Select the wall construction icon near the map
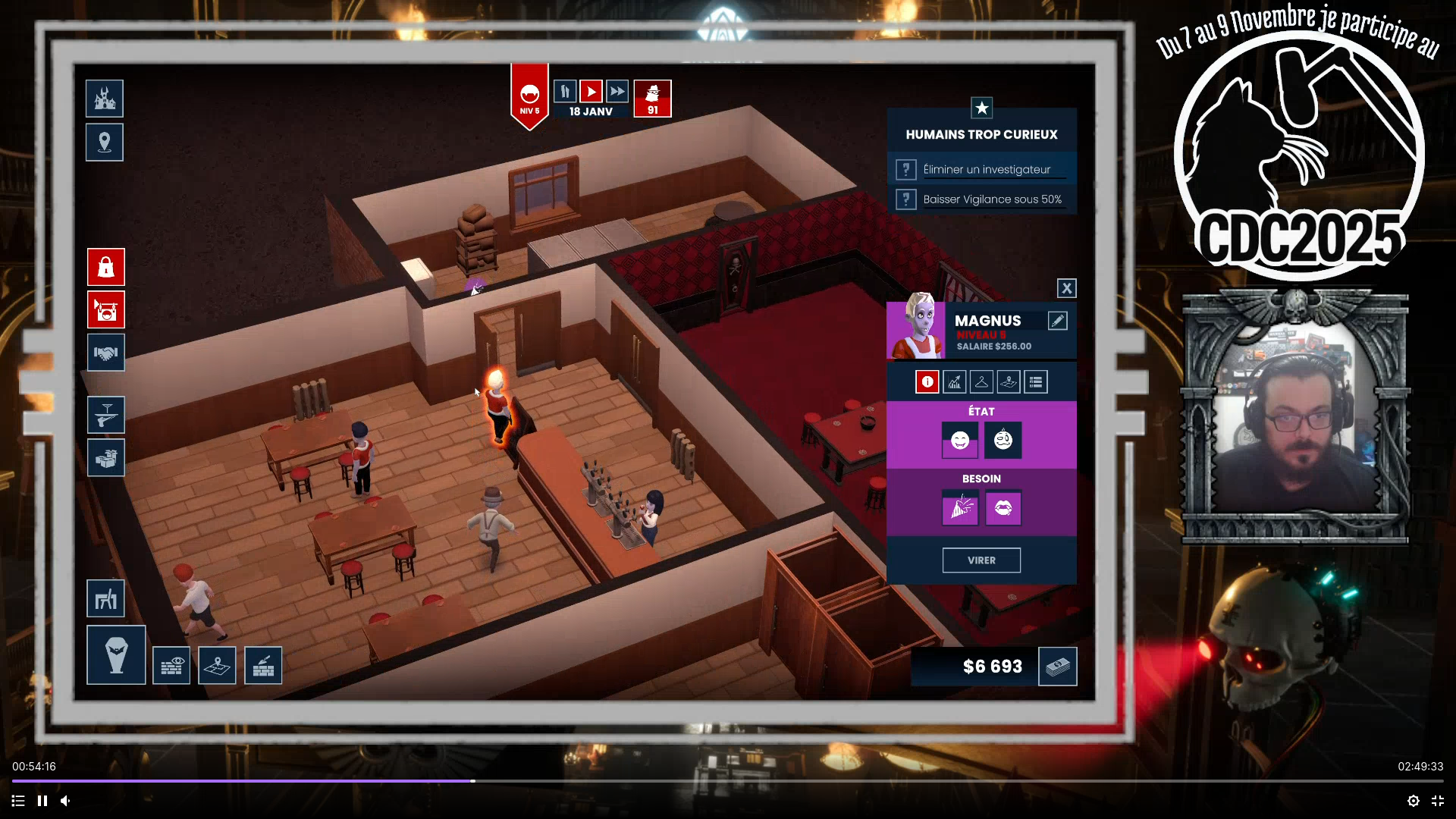This screenshot has height=819, width=1456. click(x=263, y=665)
